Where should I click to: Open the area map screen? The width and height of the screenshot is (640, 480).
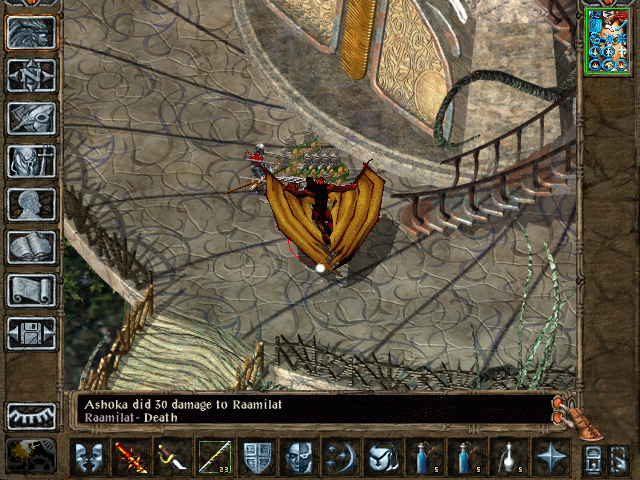point(31,75)
